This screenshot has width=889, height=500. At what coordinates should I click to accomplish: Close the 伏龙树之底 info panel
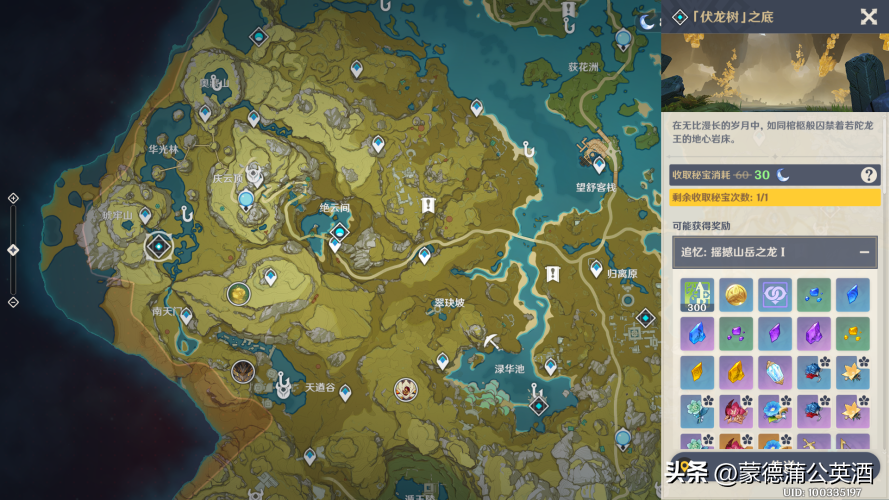[x=868, y=17]
